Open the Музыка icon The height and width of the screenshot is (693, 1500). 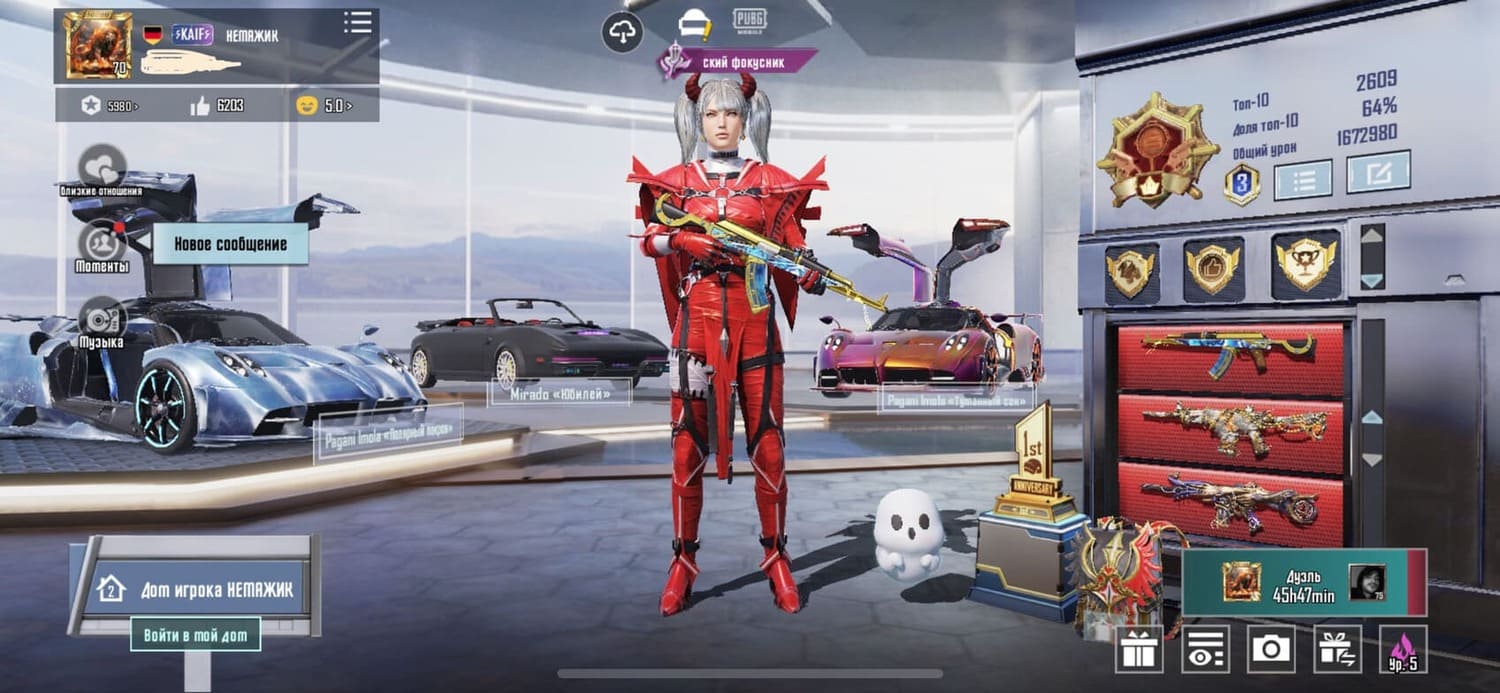pyautogui.click(x=102, y=319)
